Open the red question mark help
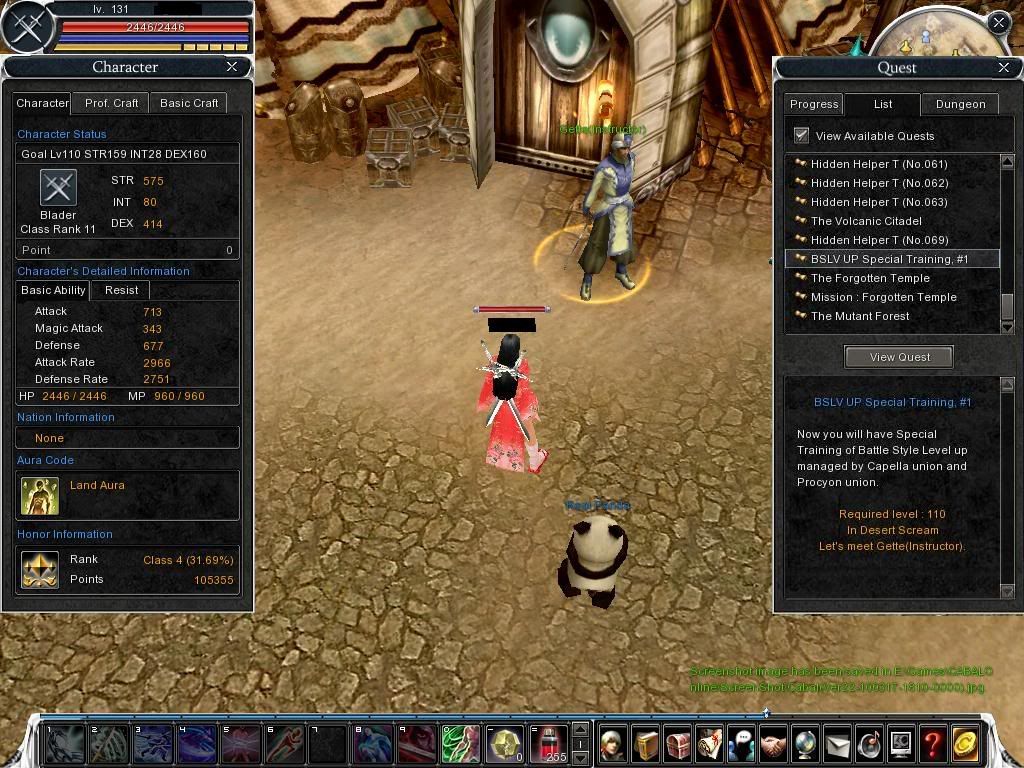Viewport: 1024px width, 768px height. click(x=932, y=744)
